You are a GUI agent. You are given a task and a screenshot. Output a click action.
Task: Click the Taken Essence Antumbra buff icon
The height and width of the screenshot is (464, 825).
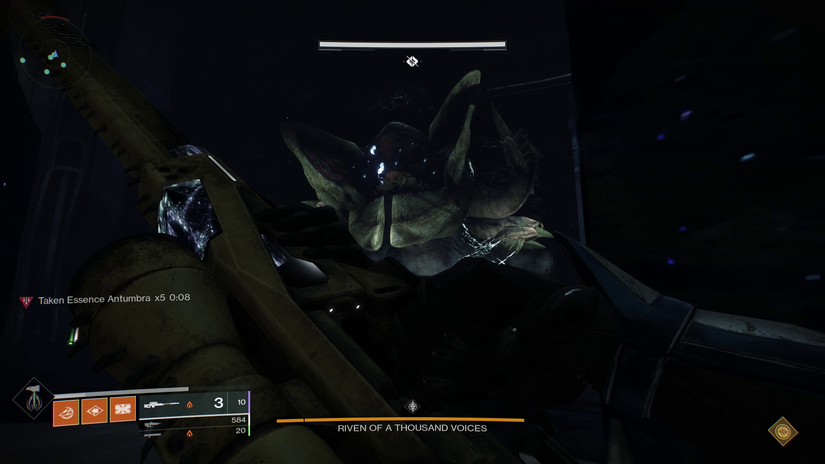(x=26, y=300)
